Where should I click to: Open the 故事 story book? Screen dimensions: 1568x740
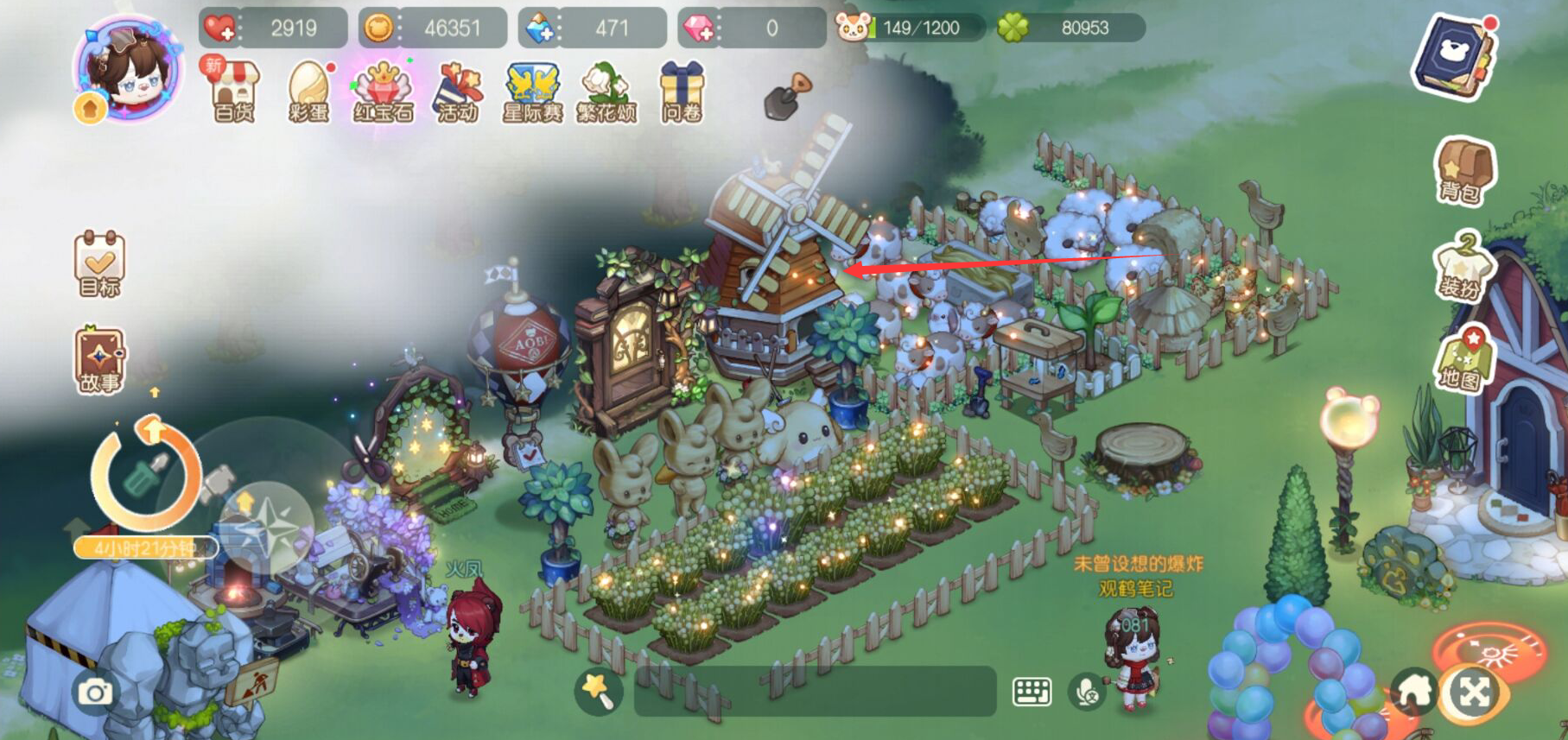(x=99, y=360)
